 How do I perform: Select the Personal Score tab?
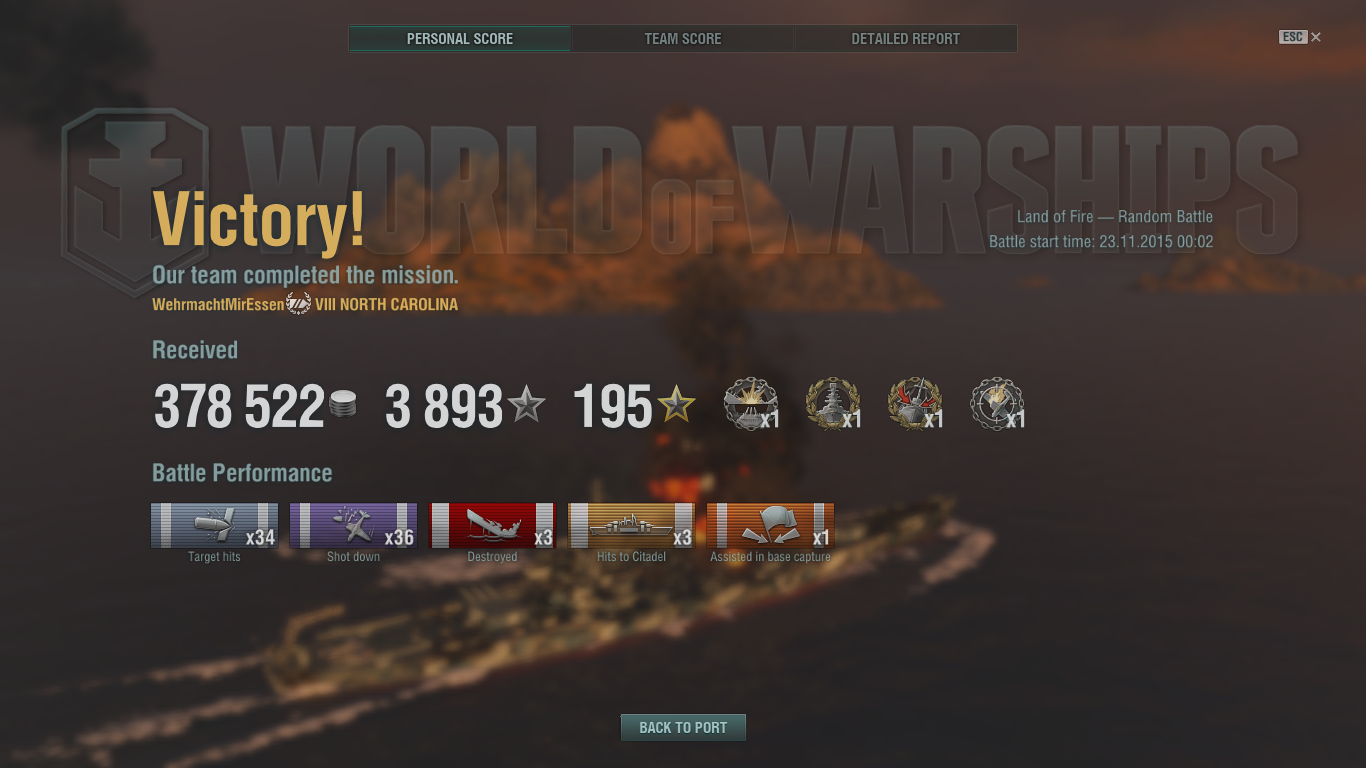(459, 38)
